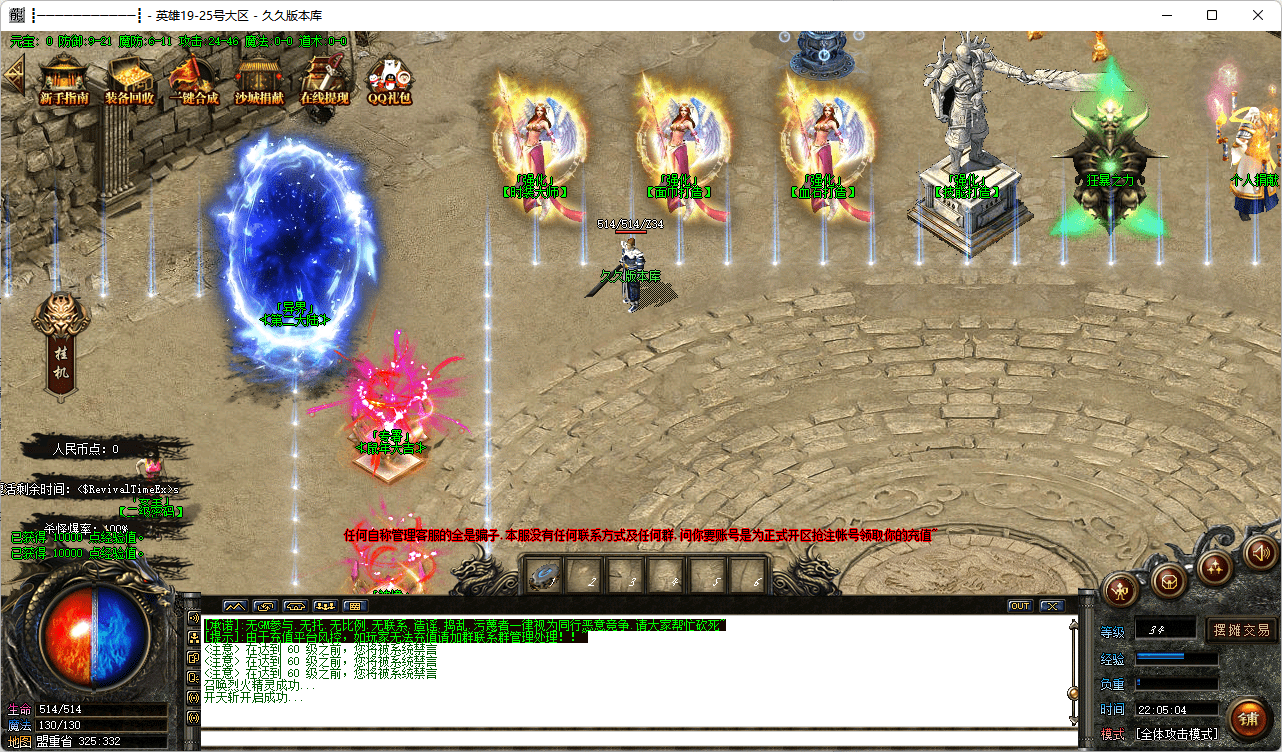Open the round 铺 shop button
This screenshot has height=752, width=1282.
click(1247, 716)
